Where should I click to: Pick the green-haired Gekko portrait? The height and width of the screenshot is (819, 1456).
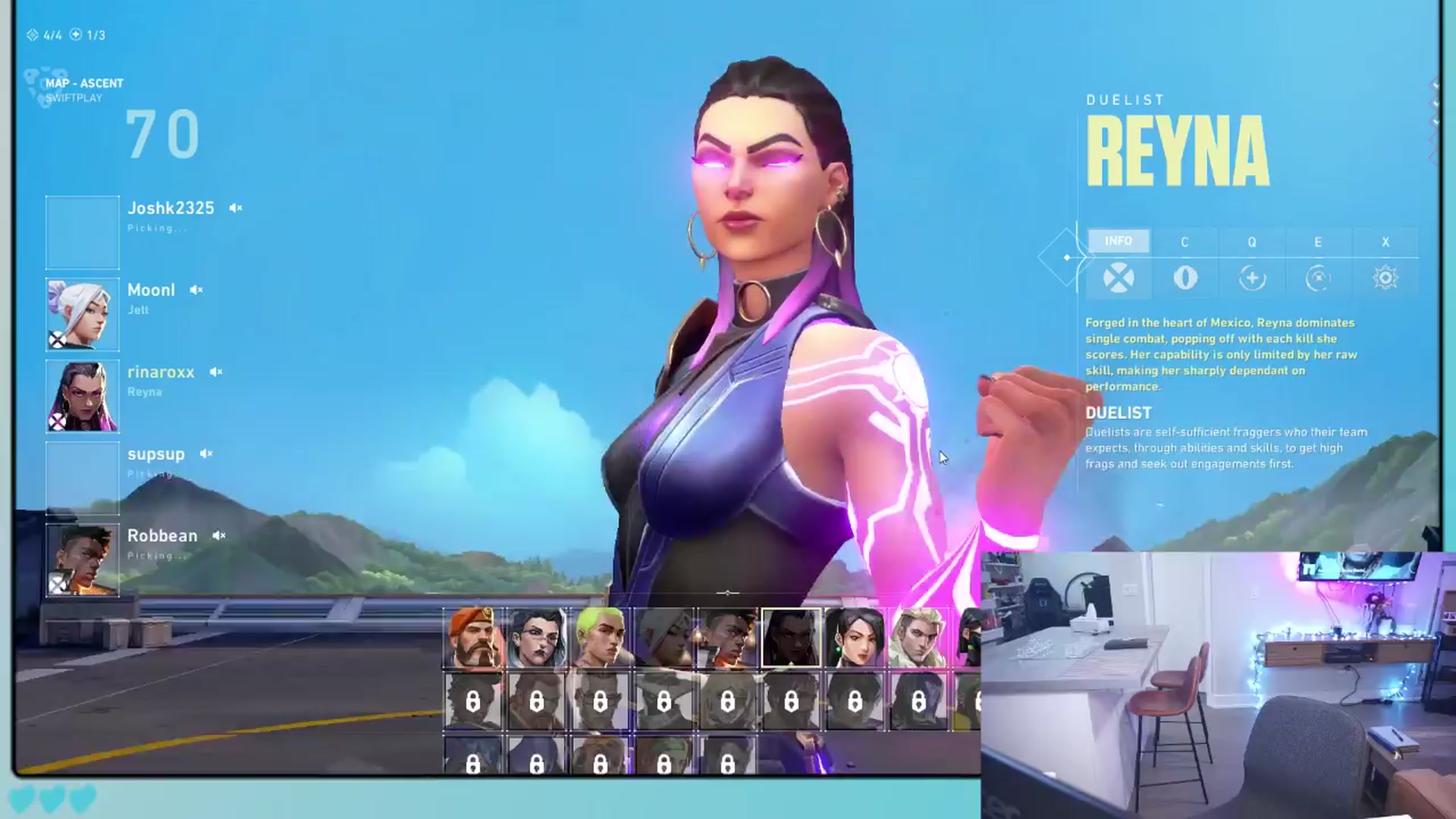click(601, 638)
